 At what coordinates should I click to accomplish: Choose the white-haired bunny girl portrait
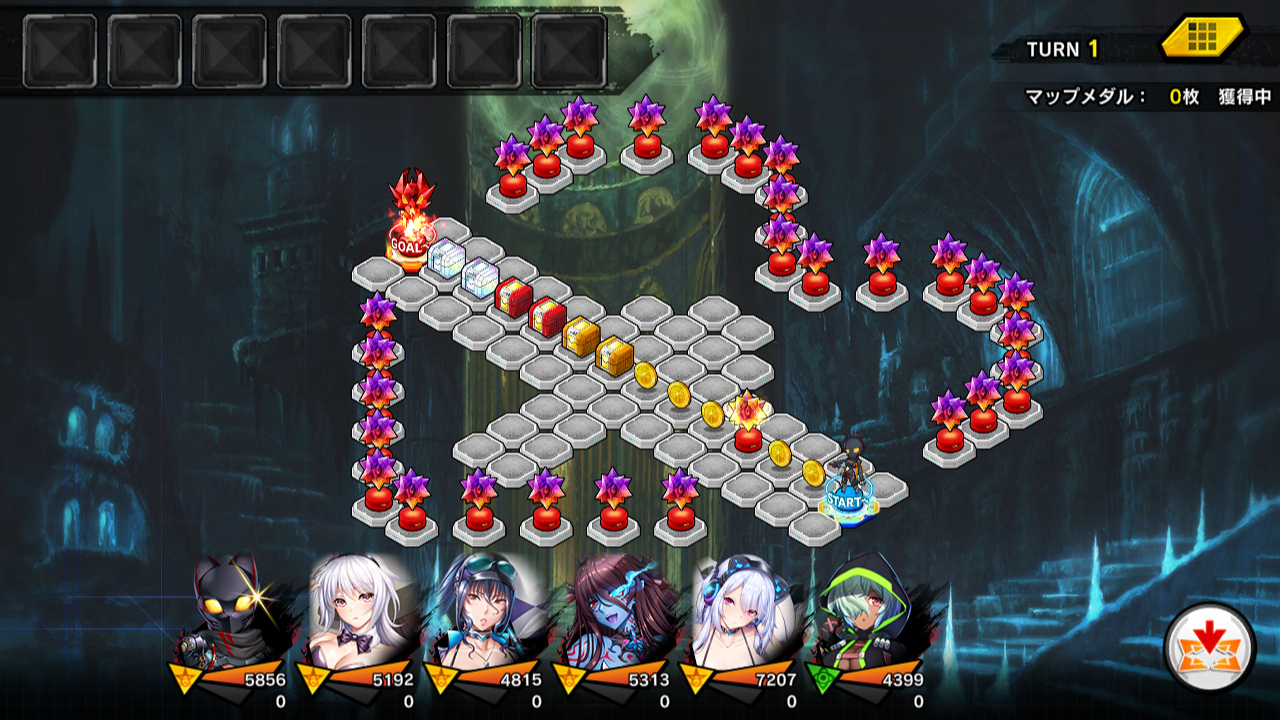[362, 611]
